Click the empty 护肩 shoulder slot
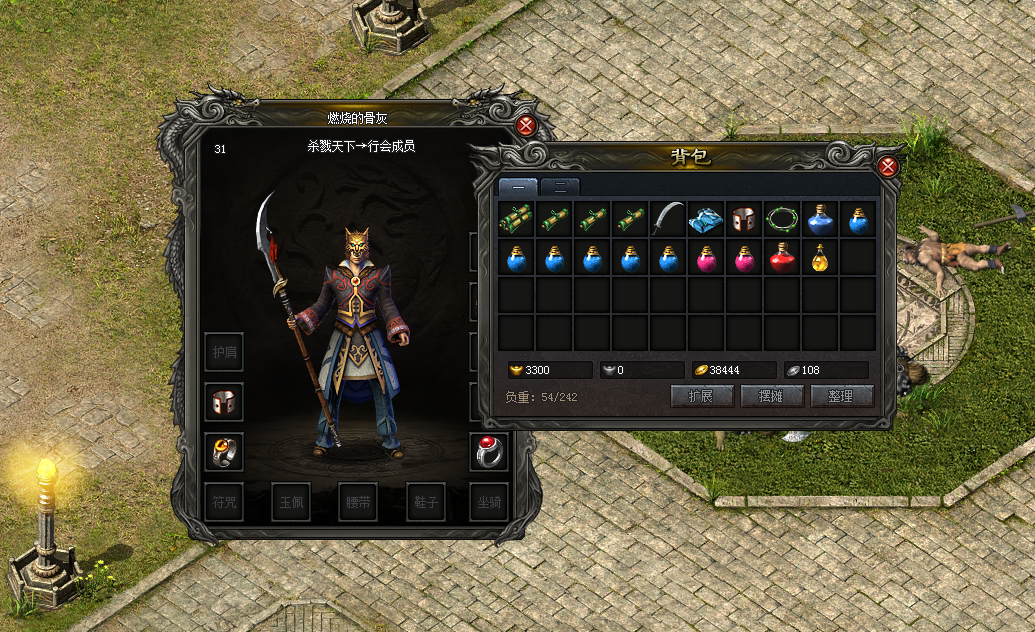 point(223,351)
